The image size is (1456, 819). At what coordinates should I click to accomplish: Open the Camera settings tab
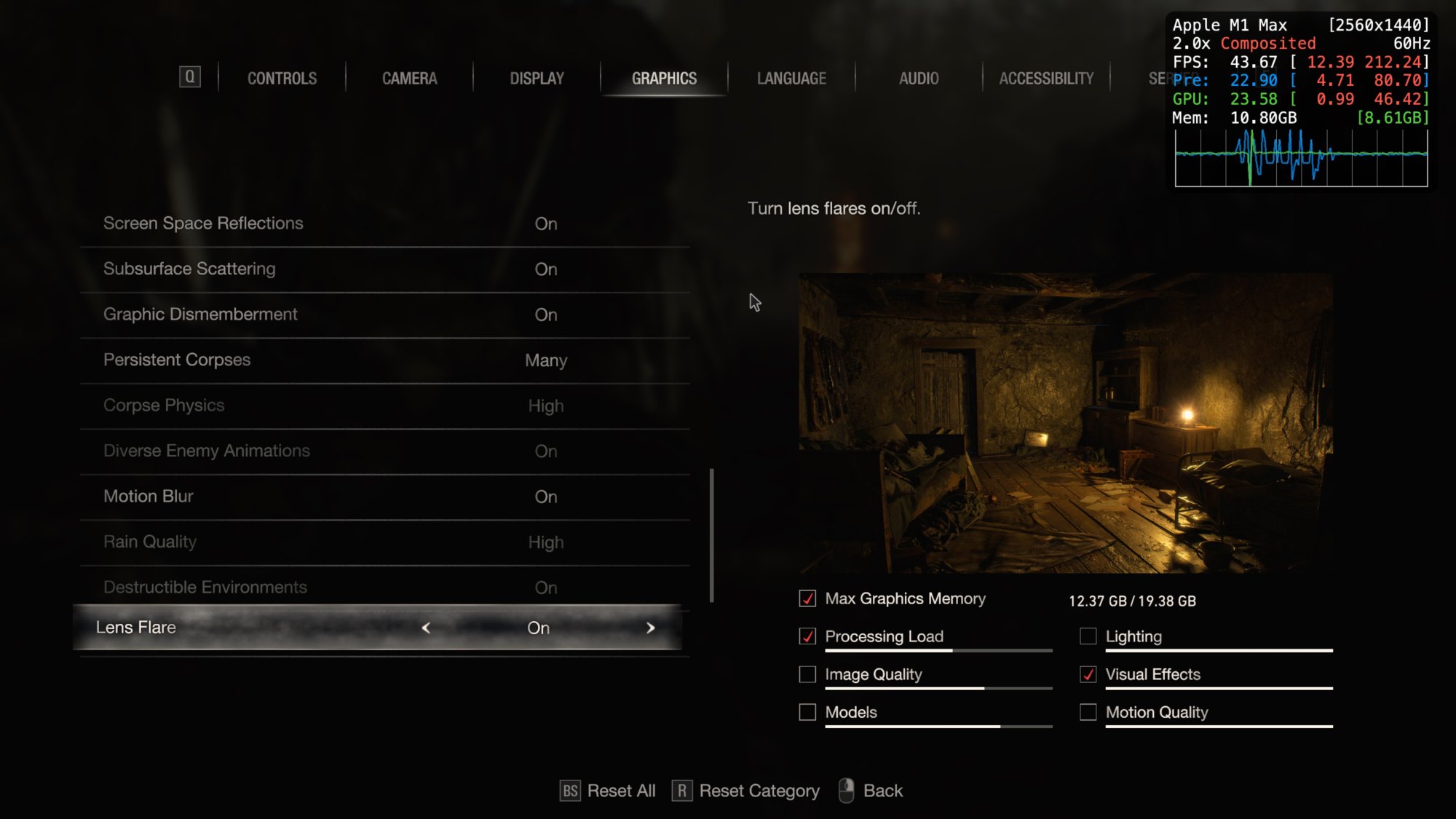(409, 78)
